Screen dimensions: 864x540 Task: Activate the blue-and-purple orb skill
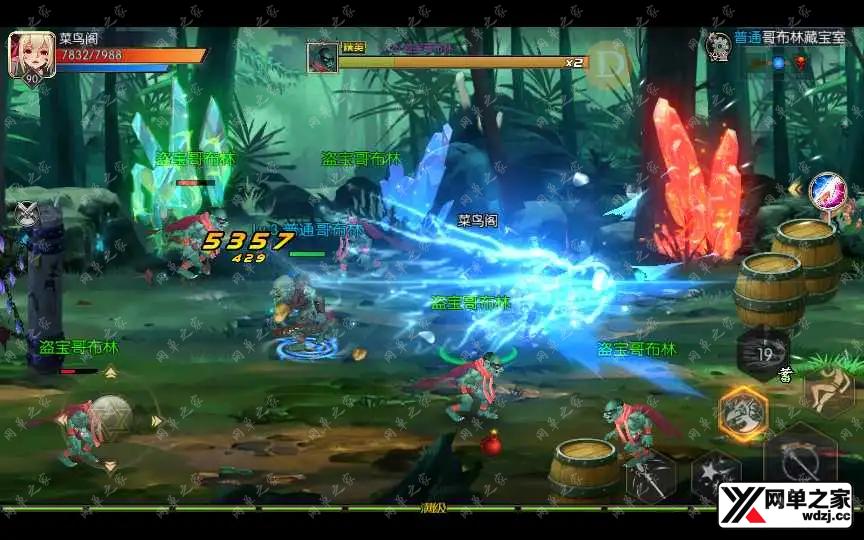[x=826, y=188]
